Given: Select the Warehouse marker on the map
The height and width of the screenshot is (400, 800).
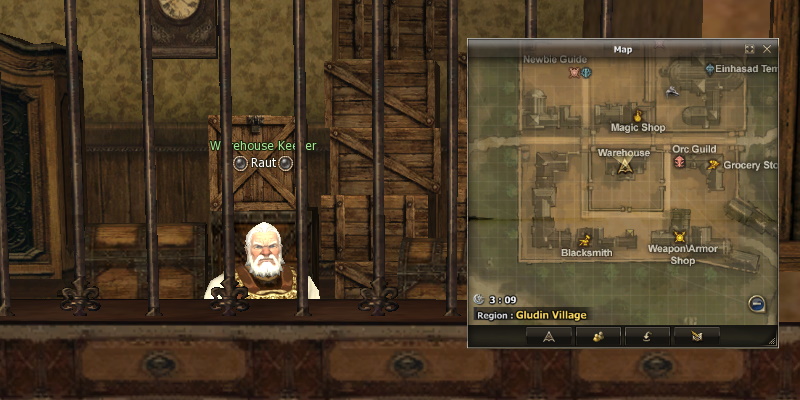Looking at the screenshot, I should click(625, 166).
